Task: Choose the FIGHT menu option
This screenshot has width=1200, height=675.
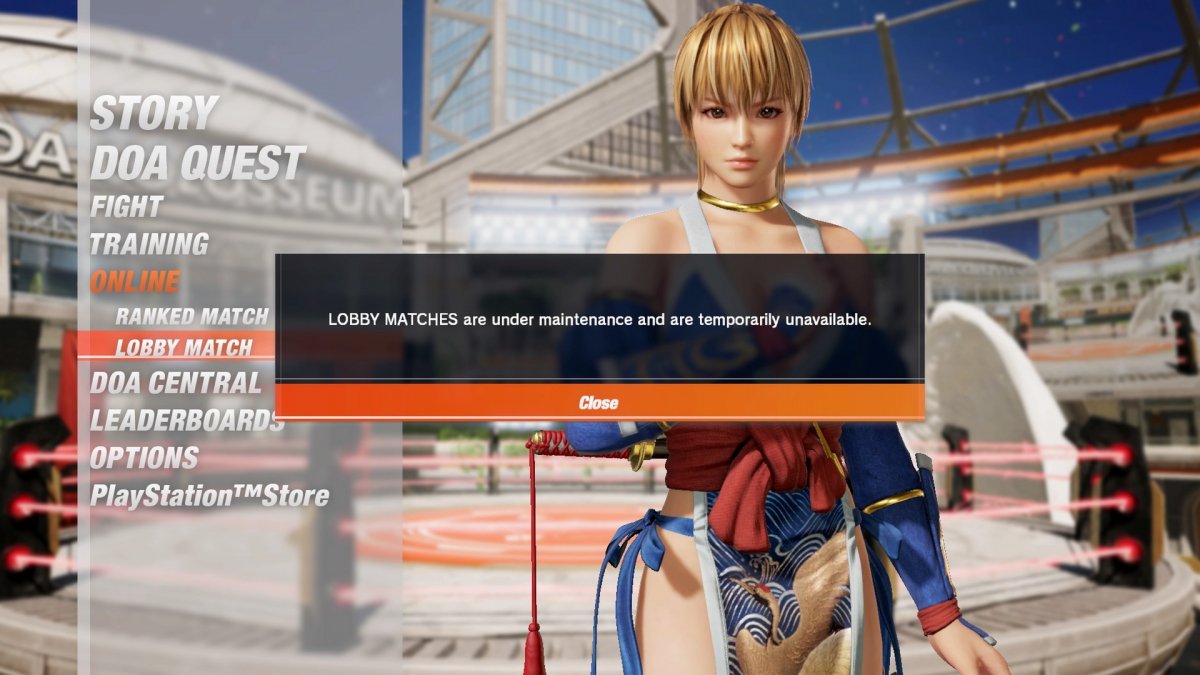Action: [127, 207]
